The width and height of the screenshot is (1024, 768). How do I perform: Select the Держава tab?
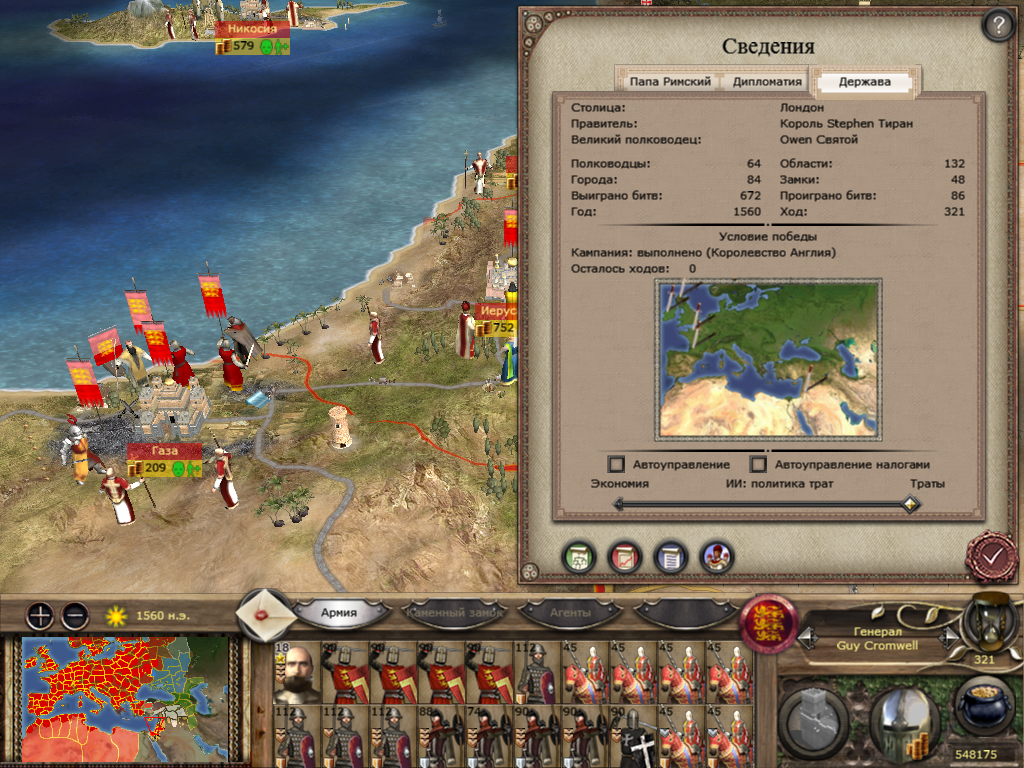tap(866, 82)
